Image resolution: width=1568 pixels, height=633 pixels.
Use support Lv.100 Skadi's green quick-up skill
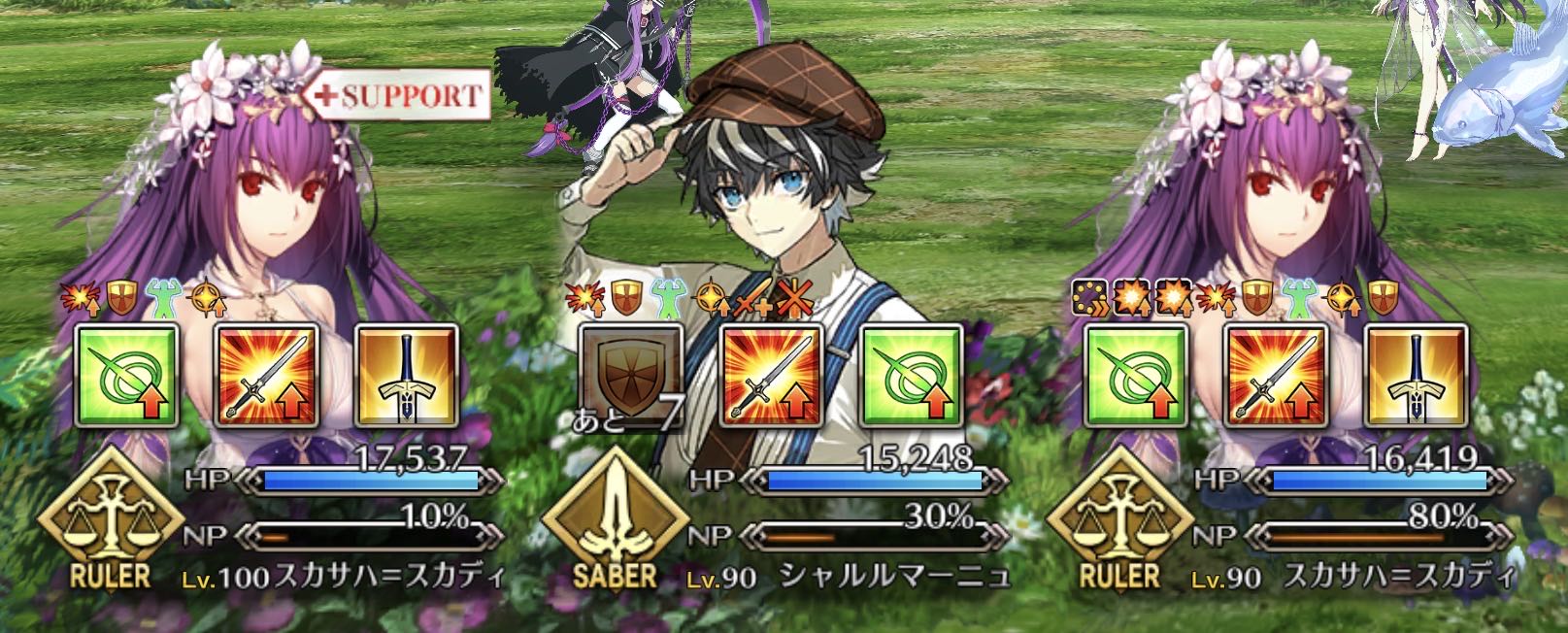tap(127, 375)
